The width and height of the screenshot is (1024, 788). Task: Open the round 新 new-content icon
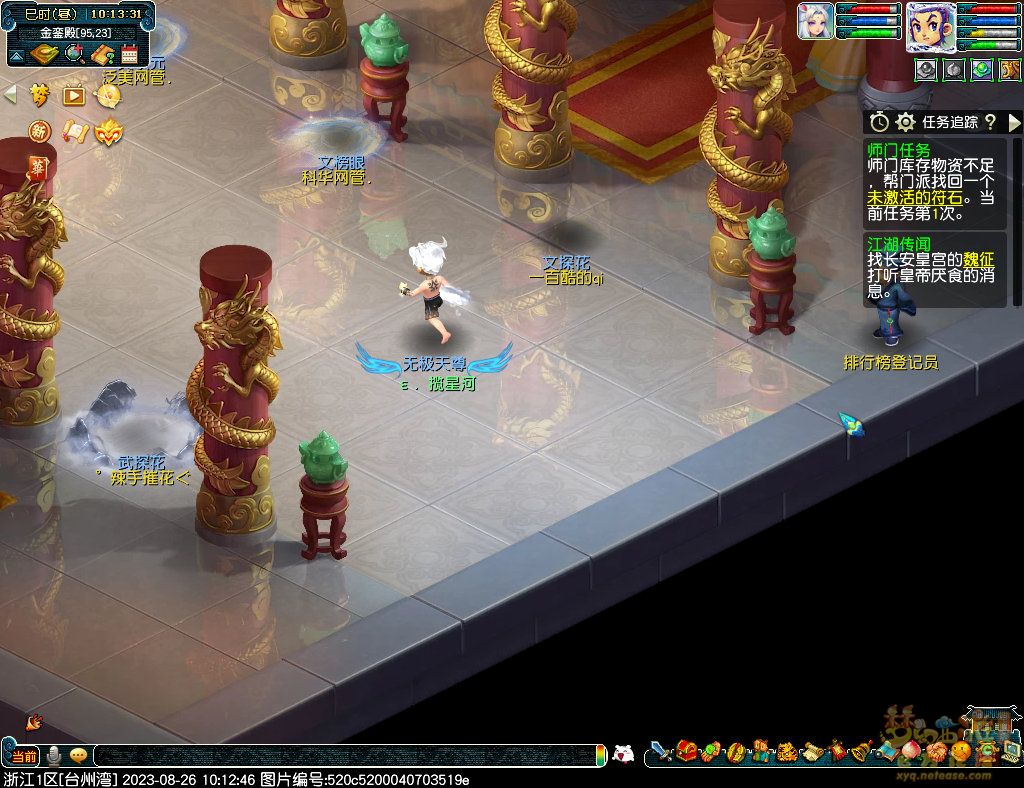click(x=39, y=131)
